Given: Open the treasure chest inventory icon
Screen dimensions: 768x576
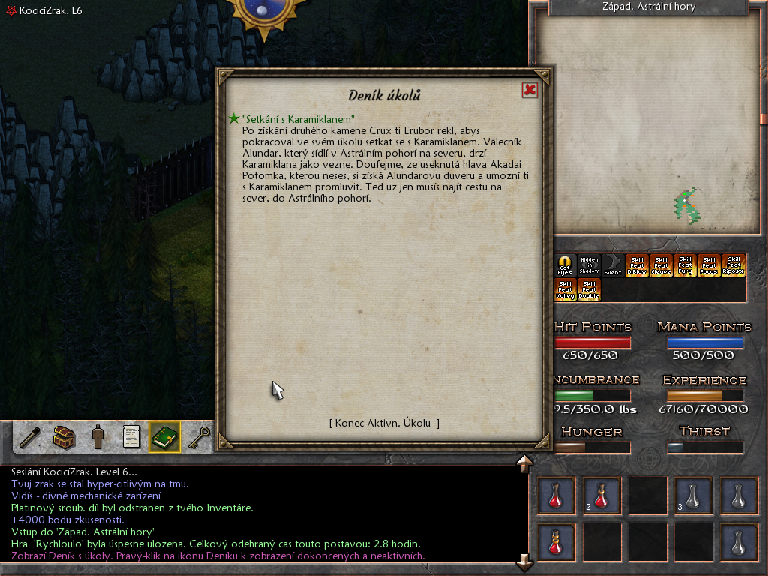Looking at the screenshot, I should (x=65, y=436).
